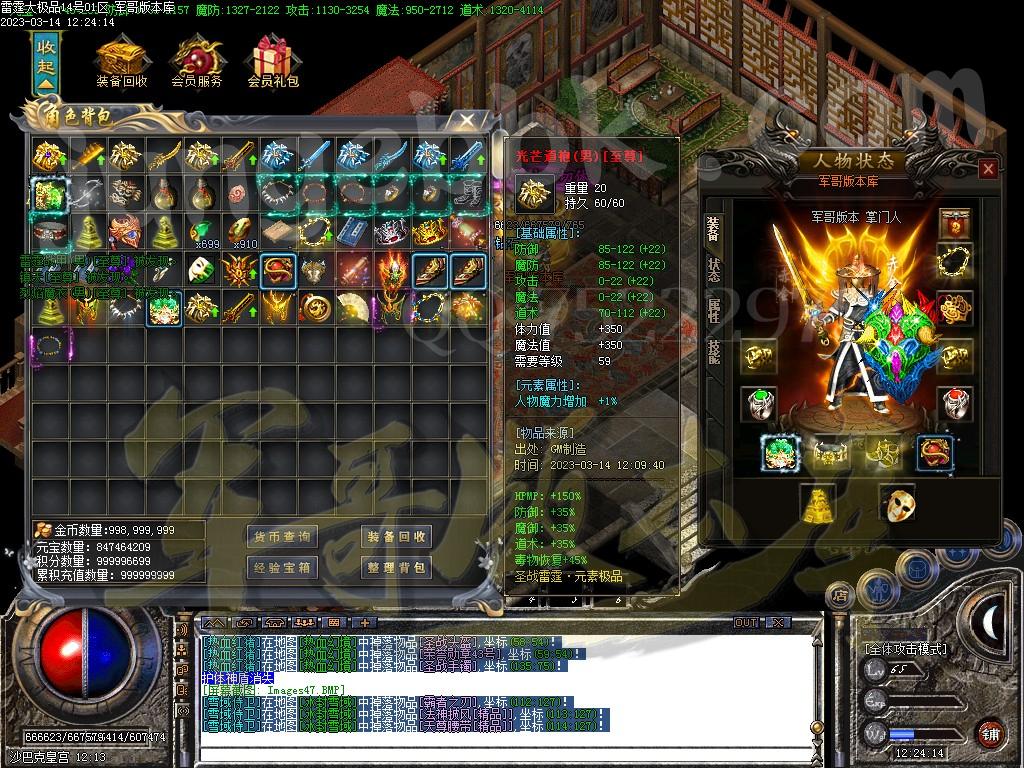The width and height of the screenshot is (1024, 768).
Task: Switch to the 属性 tab
Action: coord(714,310)
